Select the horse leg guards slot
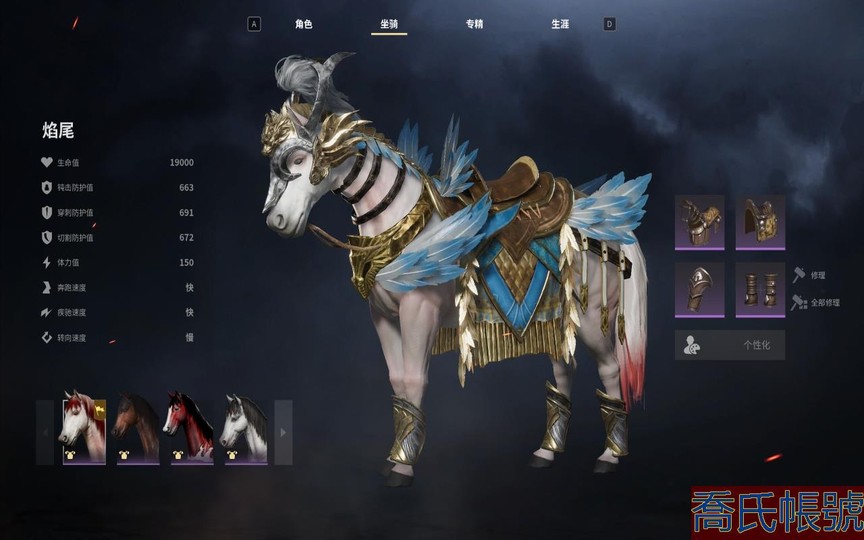The image size is (864, 540). 760,290
